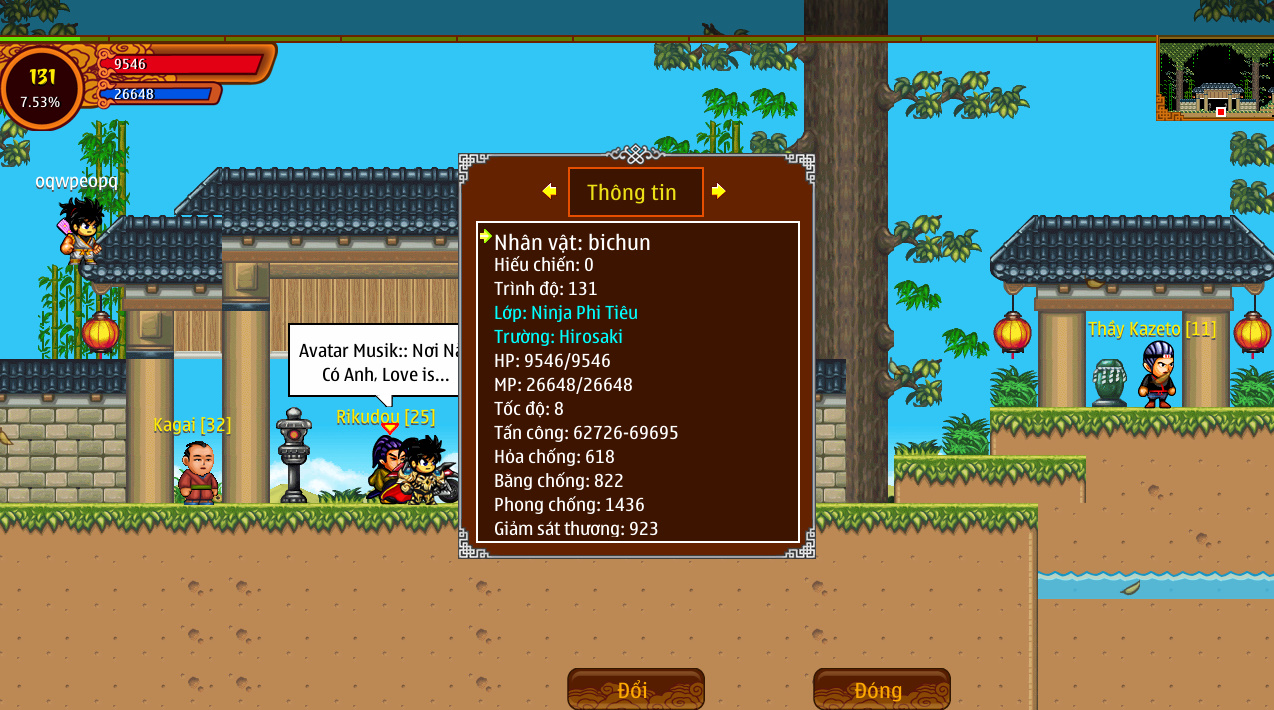Click the Đổi button

[x=635, y=689]
